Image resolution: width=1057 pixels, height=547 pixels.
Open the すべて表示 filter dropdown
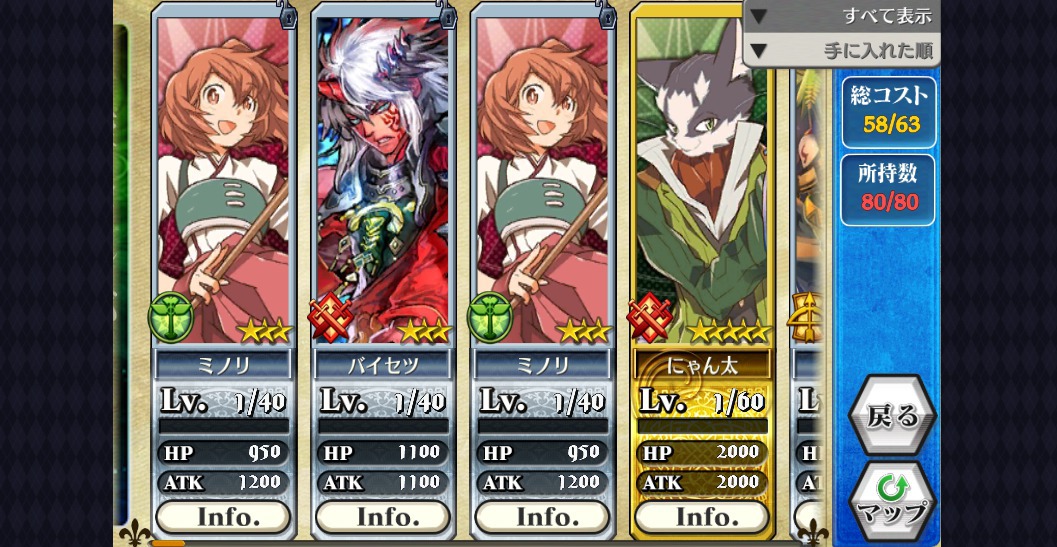tap(842, 16)
